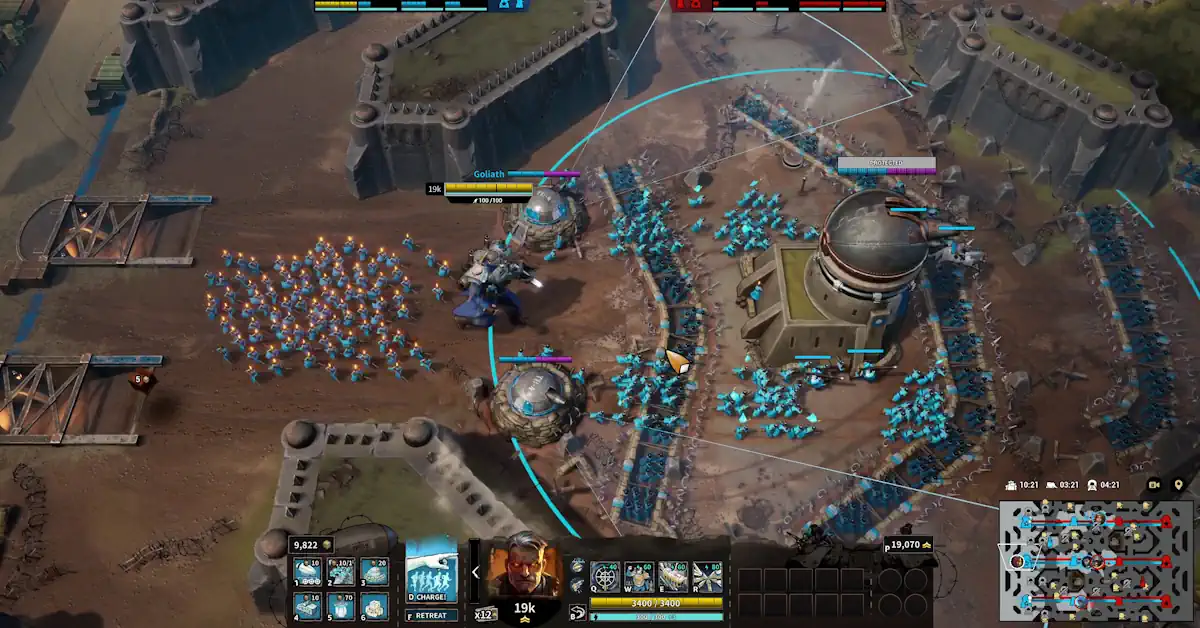The height and width of the screenshot is (628, 1200).
Task: Collapse the panel with the left arrow
Action: coord(475,572)
